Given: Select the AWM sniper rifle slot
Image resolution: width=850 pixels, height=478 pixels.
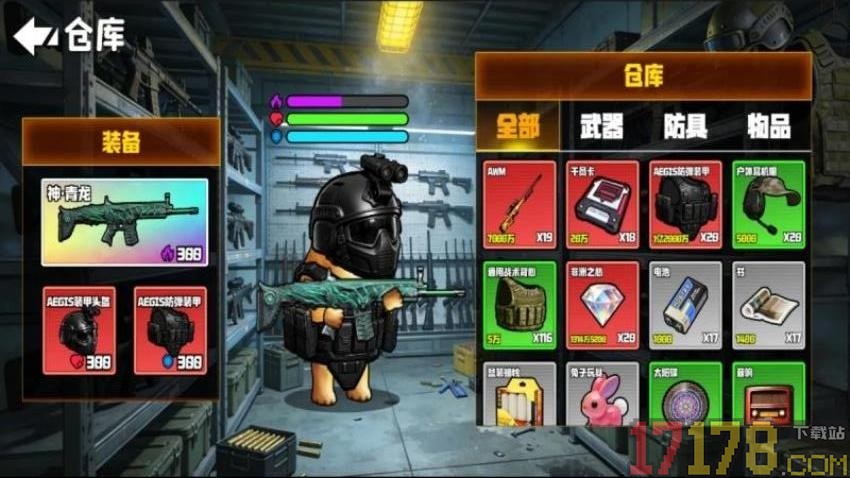Looking at the screenshot, I should (518, 204).
